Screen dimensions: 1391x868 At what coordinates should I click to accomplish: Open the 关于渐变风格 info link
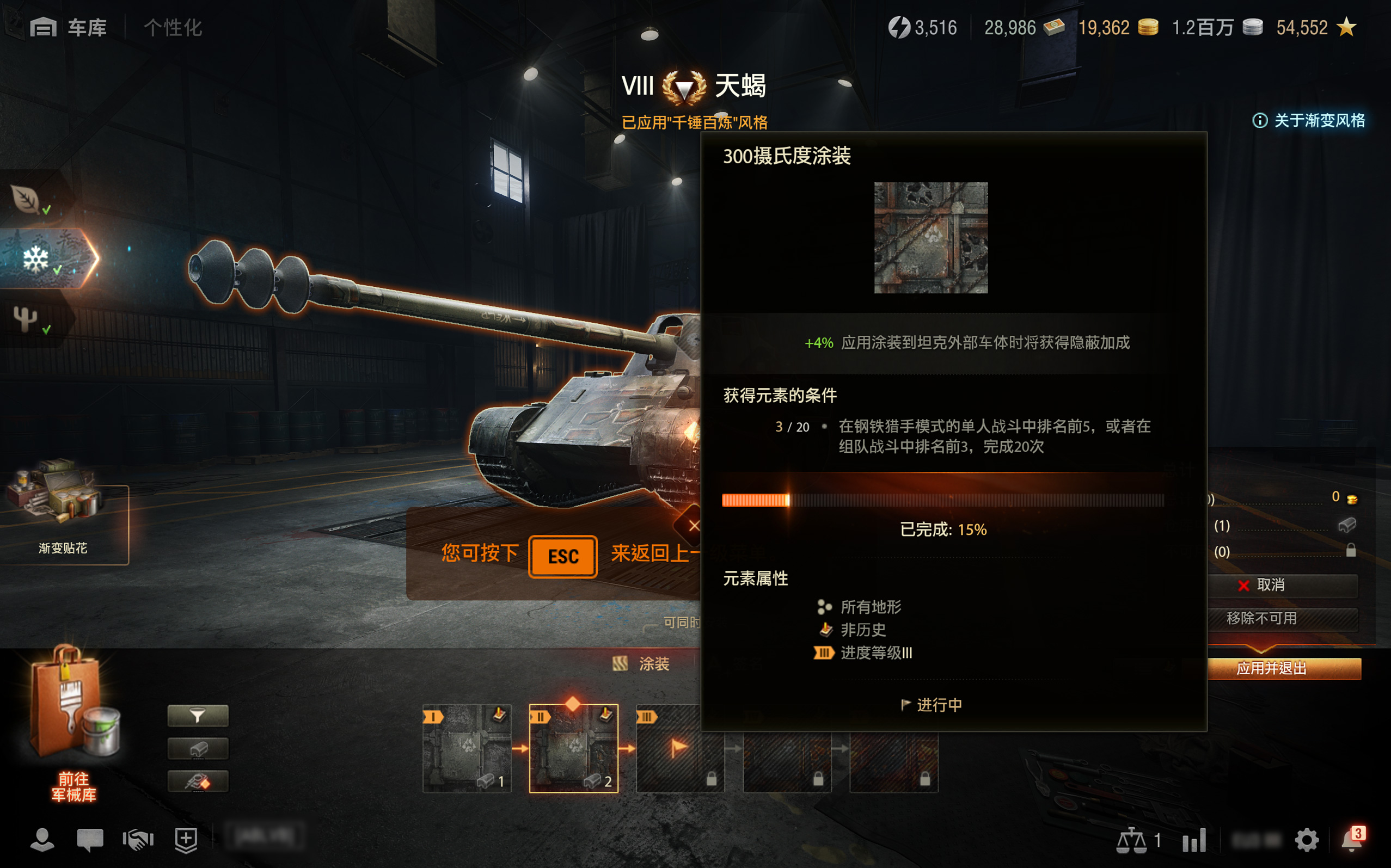[1309, 121]
